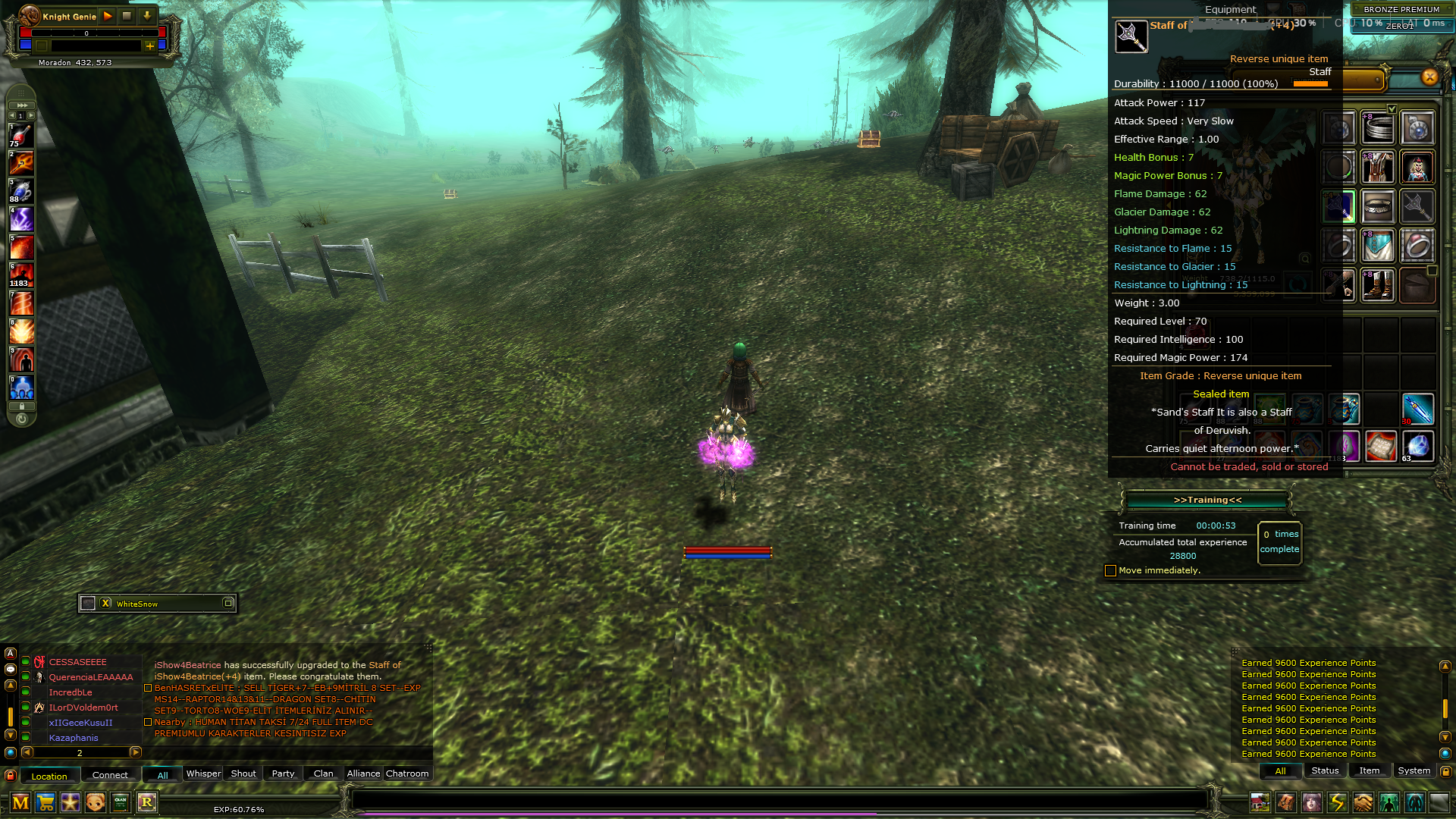Click the R reward icon on the taskbar

click(147, 802)
